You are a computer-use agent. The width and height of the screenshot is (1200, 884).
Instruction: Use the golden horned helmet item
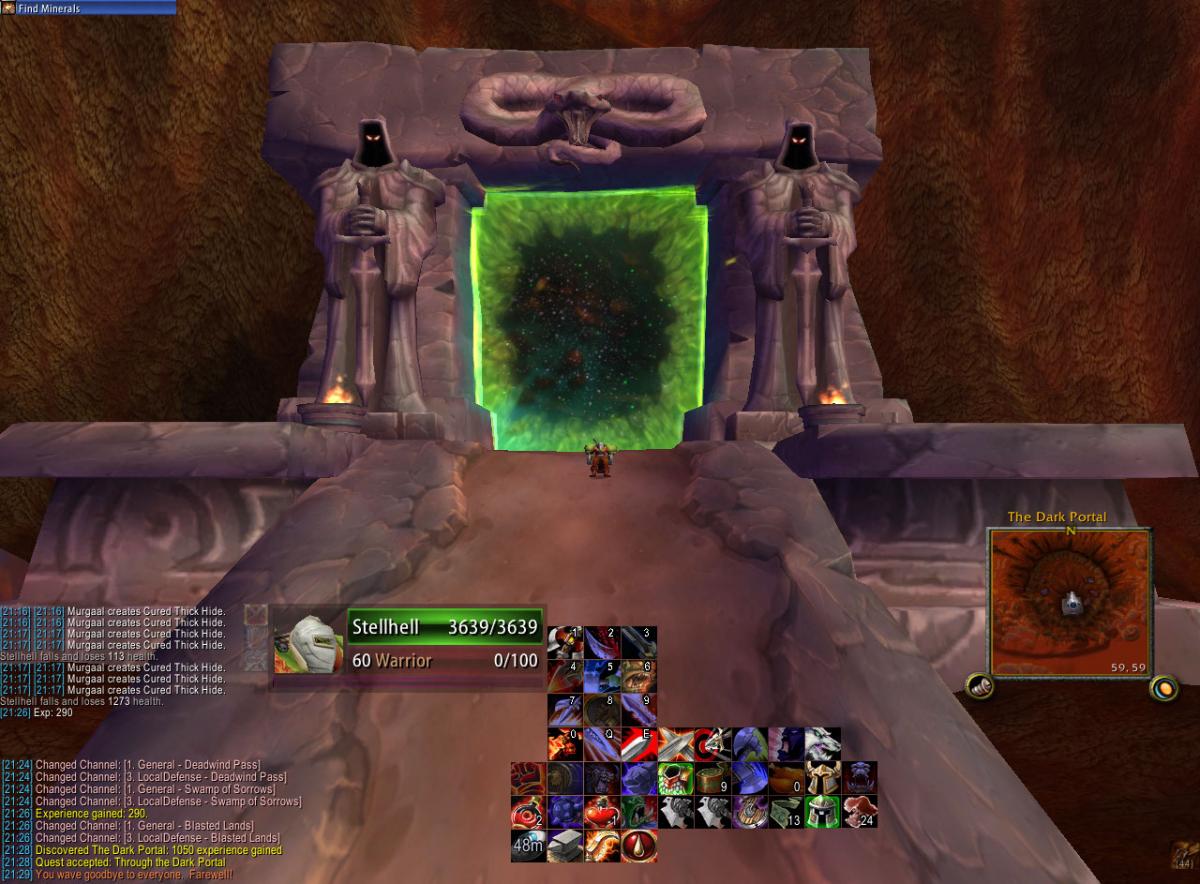822,778
